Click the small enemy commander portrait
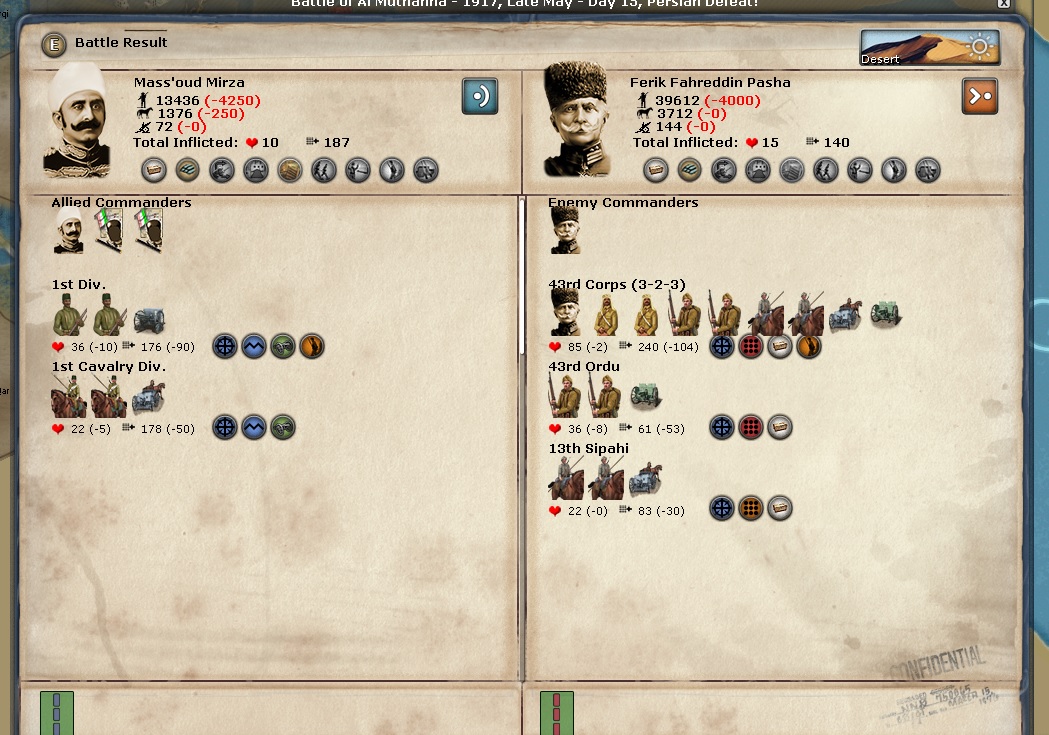This screenshot has width=1049, height=735. click(x=566, y=231)
